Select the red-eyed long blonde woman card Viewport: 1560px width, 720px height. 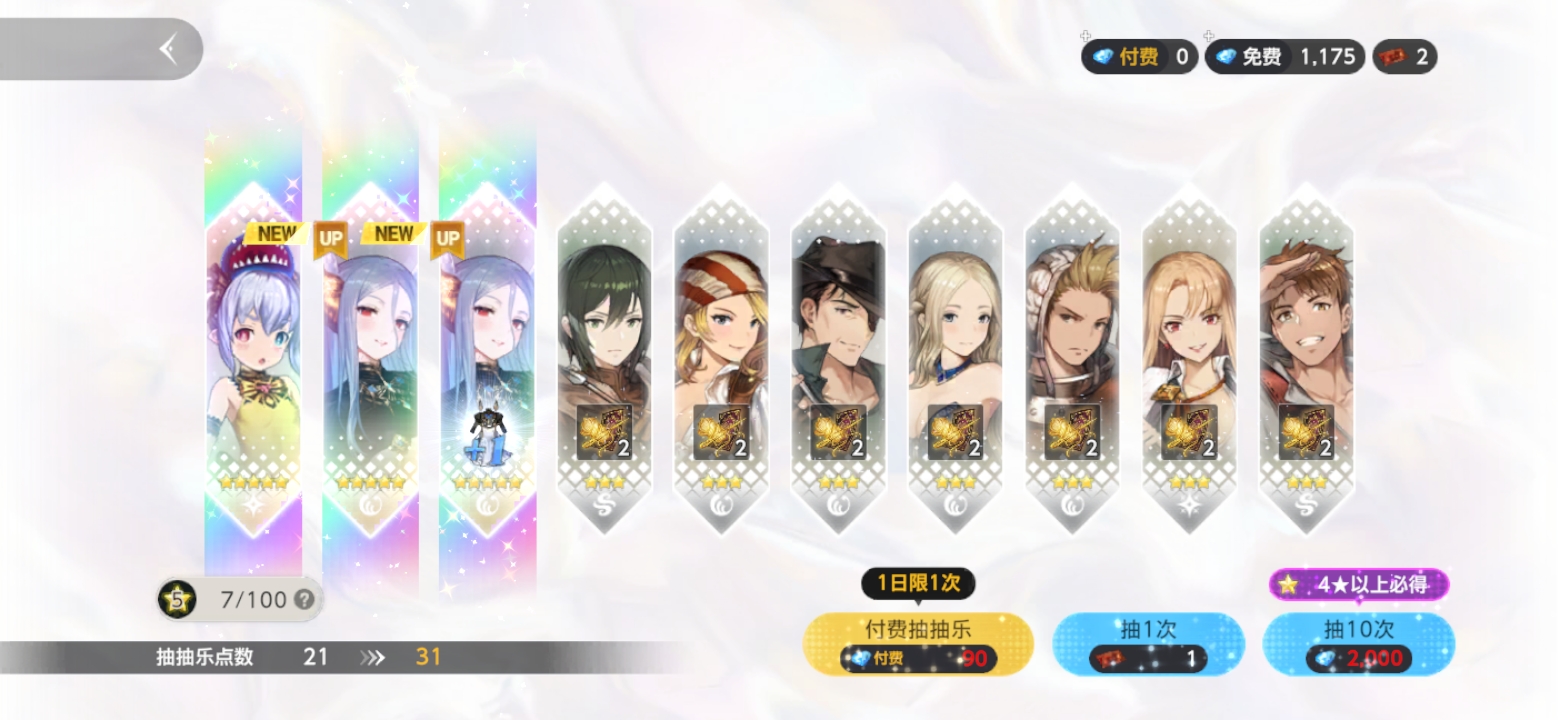coord(1189,360)
